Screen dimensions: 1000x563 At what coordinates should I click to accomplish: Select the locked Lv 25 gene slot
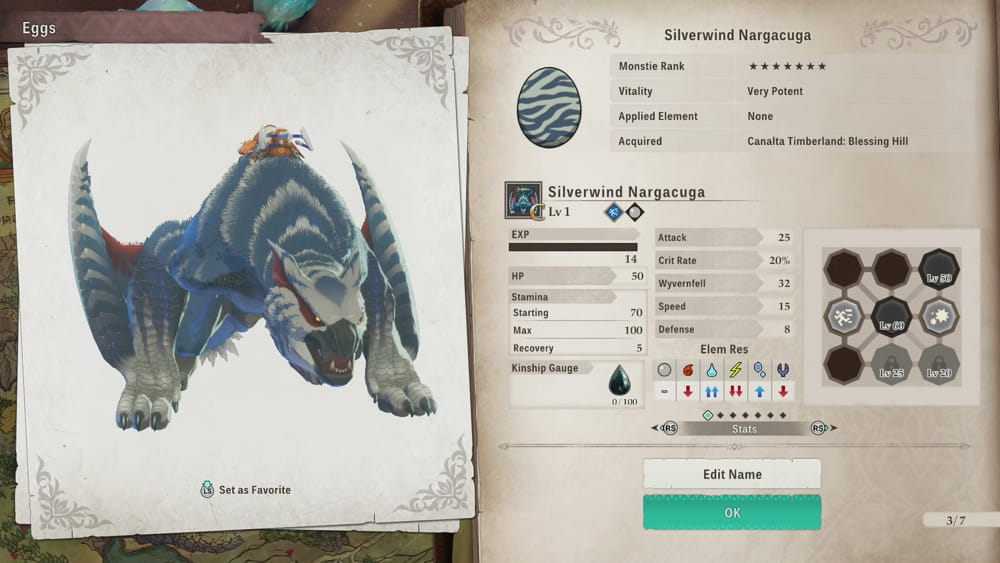(890, 365)
